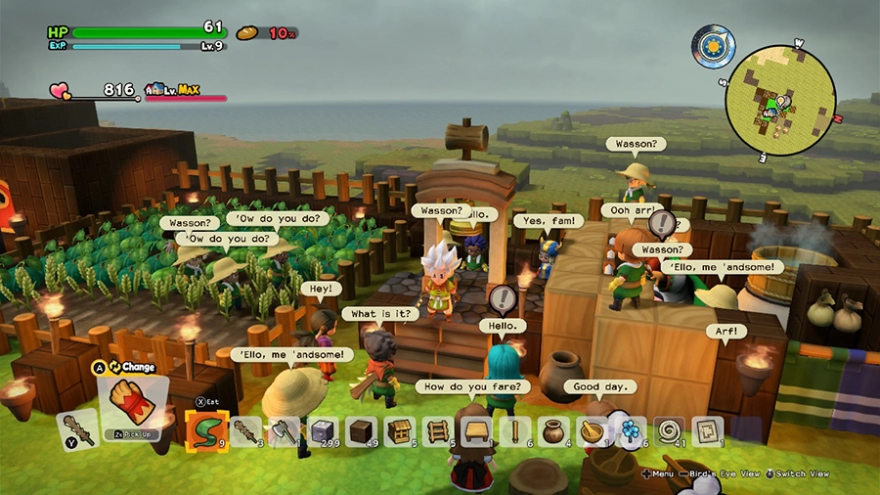
Task: Select the clay pot hotbar slot
Action: [x=553, y=431]
